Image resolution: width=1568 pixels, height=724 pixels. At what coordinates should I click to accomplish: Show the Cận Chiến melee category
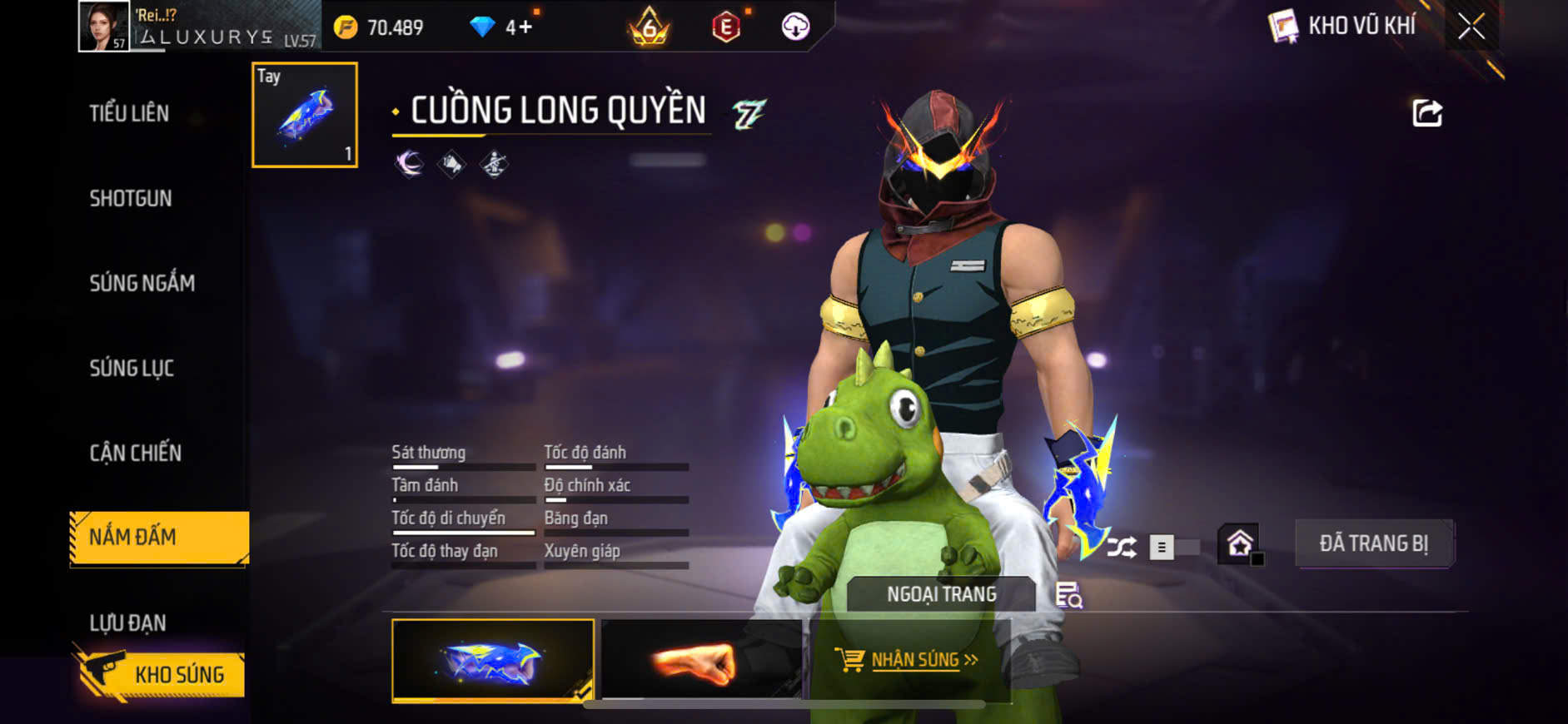pos(136,453)
